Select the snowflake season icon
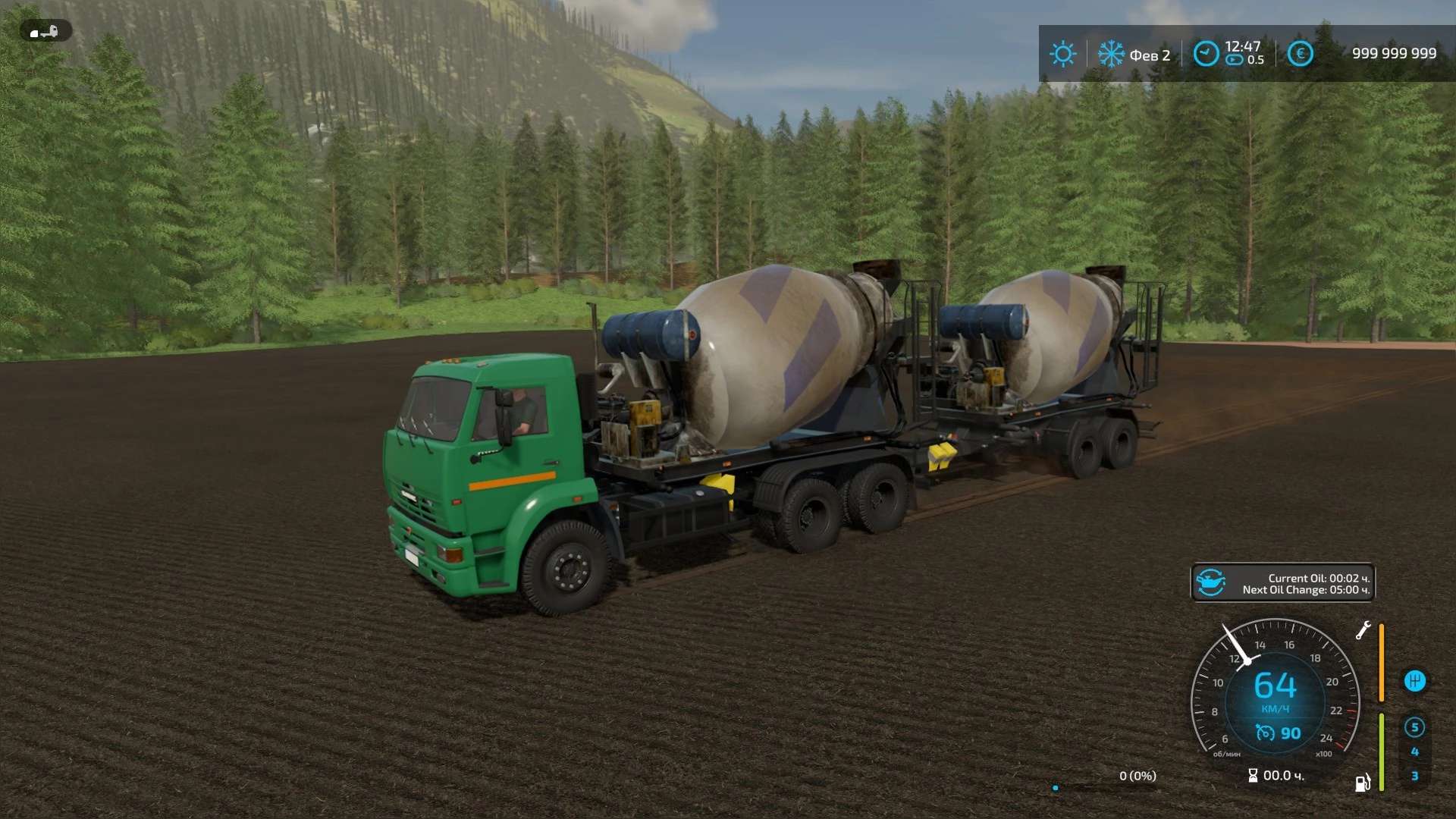Viewport: 1456px width, 819px height. 1111,54
